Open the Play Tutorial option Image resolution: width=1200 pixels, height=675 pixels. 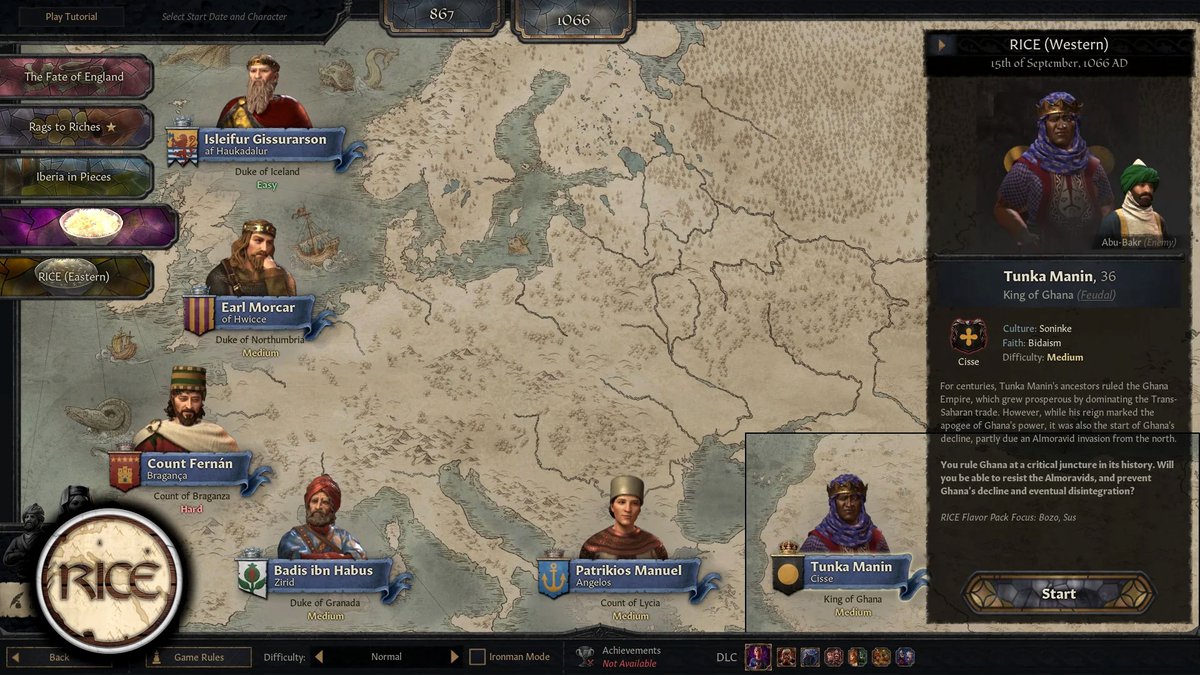point(71,17)
